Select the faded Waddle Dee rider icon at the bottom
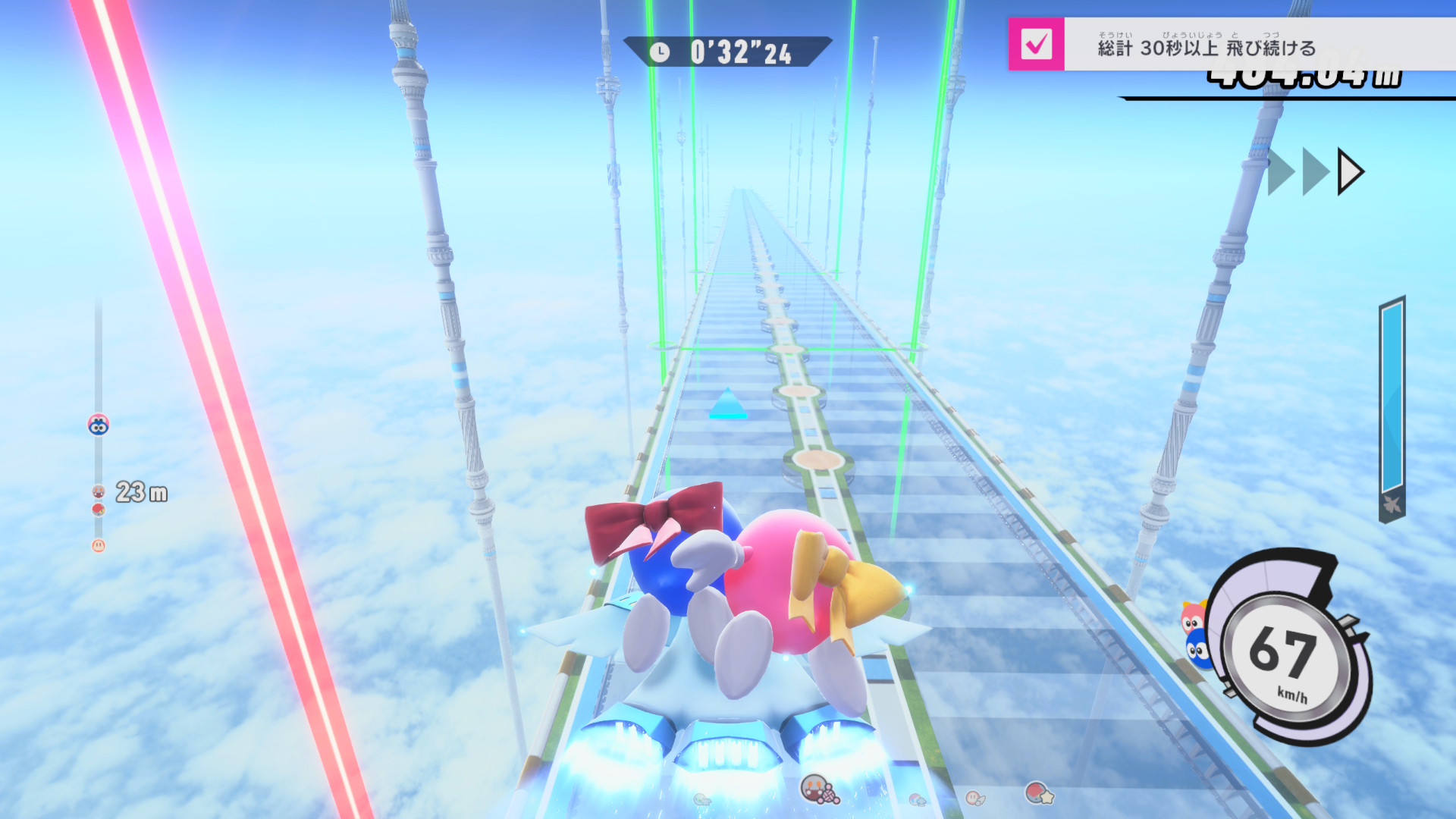This screenshot has height=819, width=1456. (974, 797)
